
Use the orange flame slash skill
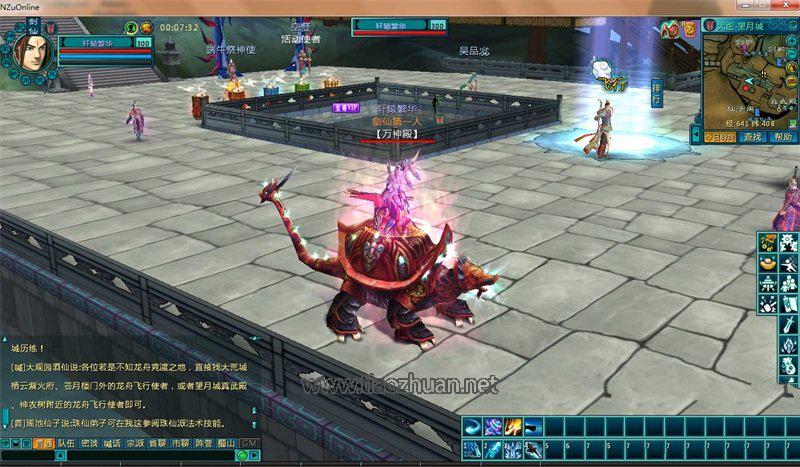tap(512, 427)
